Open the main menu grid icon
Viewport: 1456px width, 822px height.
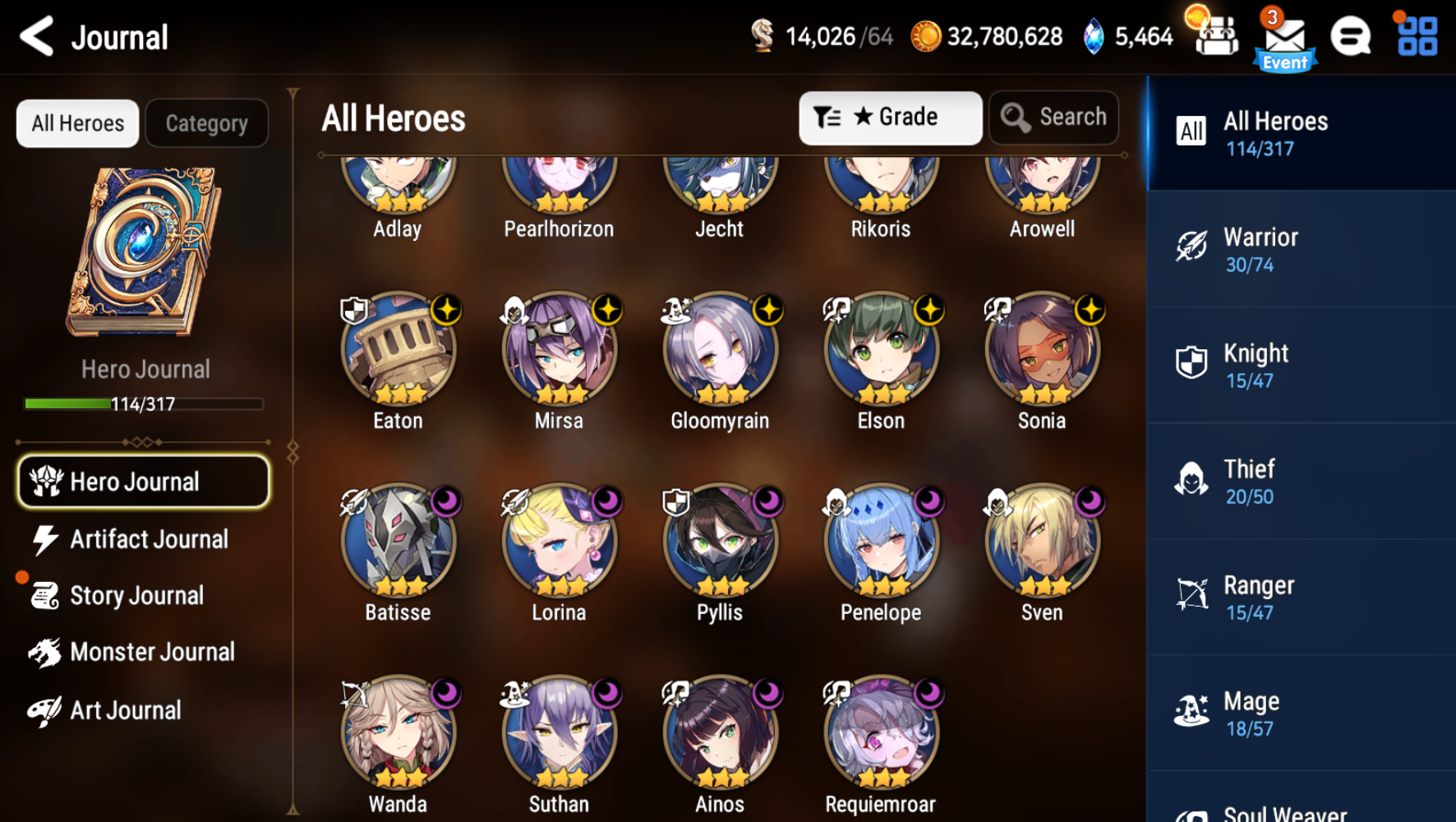1415,36
